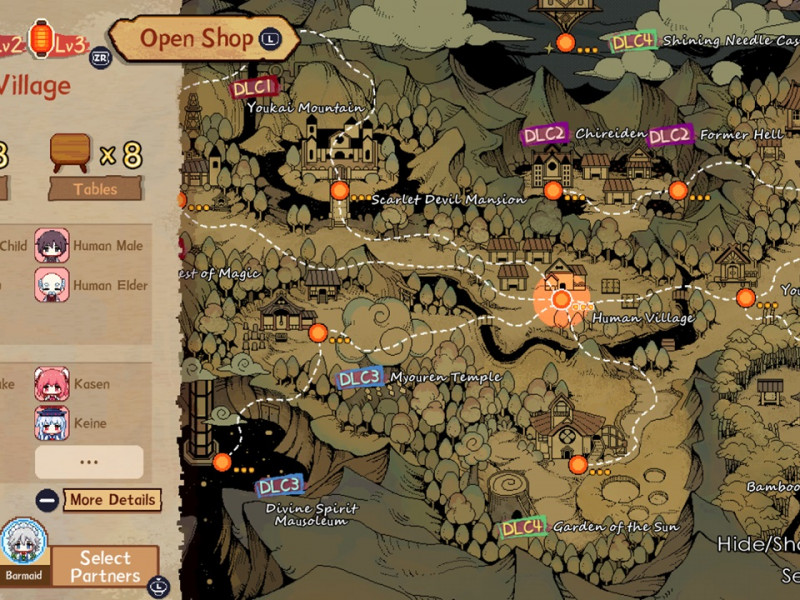Image resolution: width=800 pixels, height=600 pixels.
Task: Select the Human Male customer portrait
Action: click(x=52, y=245)
